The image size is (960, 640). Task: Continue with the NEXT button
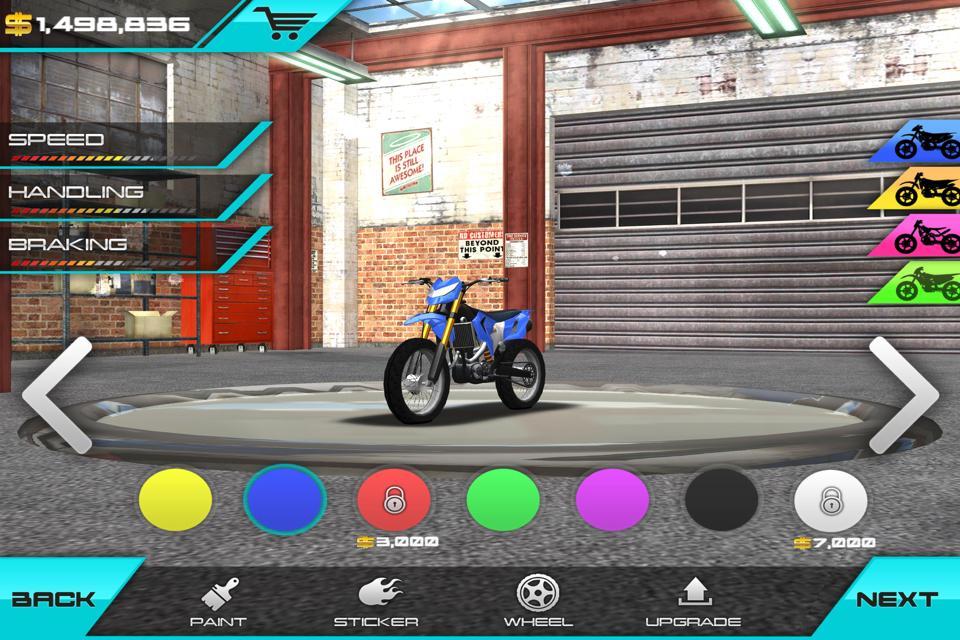point(897,599)
